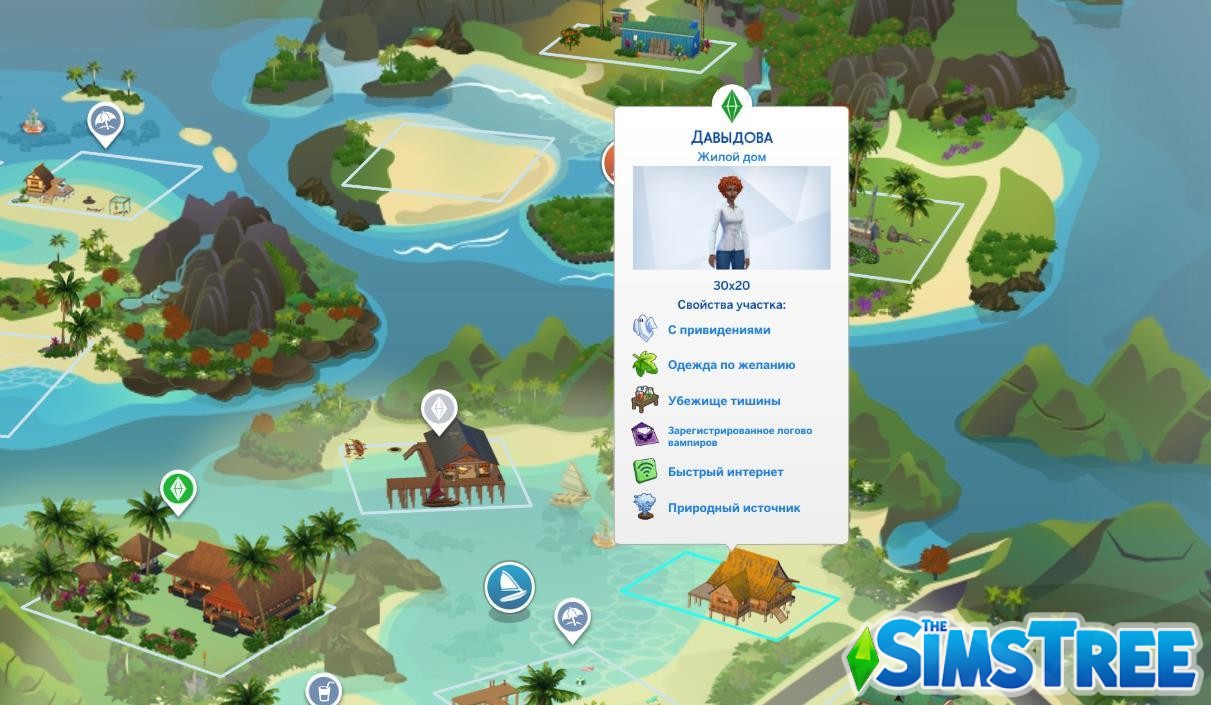Select the Одежда по желанию lot trait
Image resolution: width=1211 pixels, height=705 pixels.
tap(731, 365)
